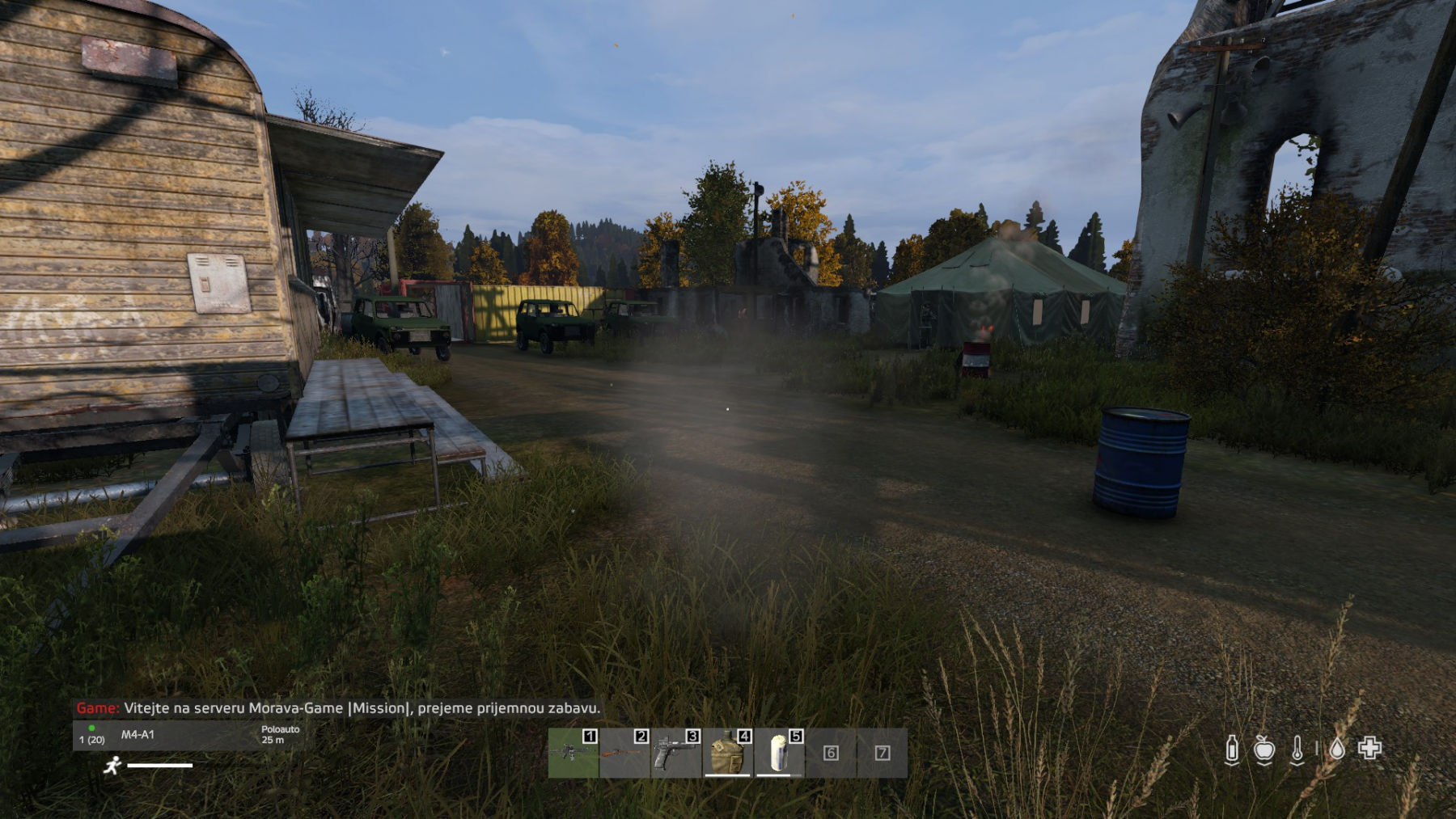
Task: Click empty hotbar slot 6
Action: (831, 753)
